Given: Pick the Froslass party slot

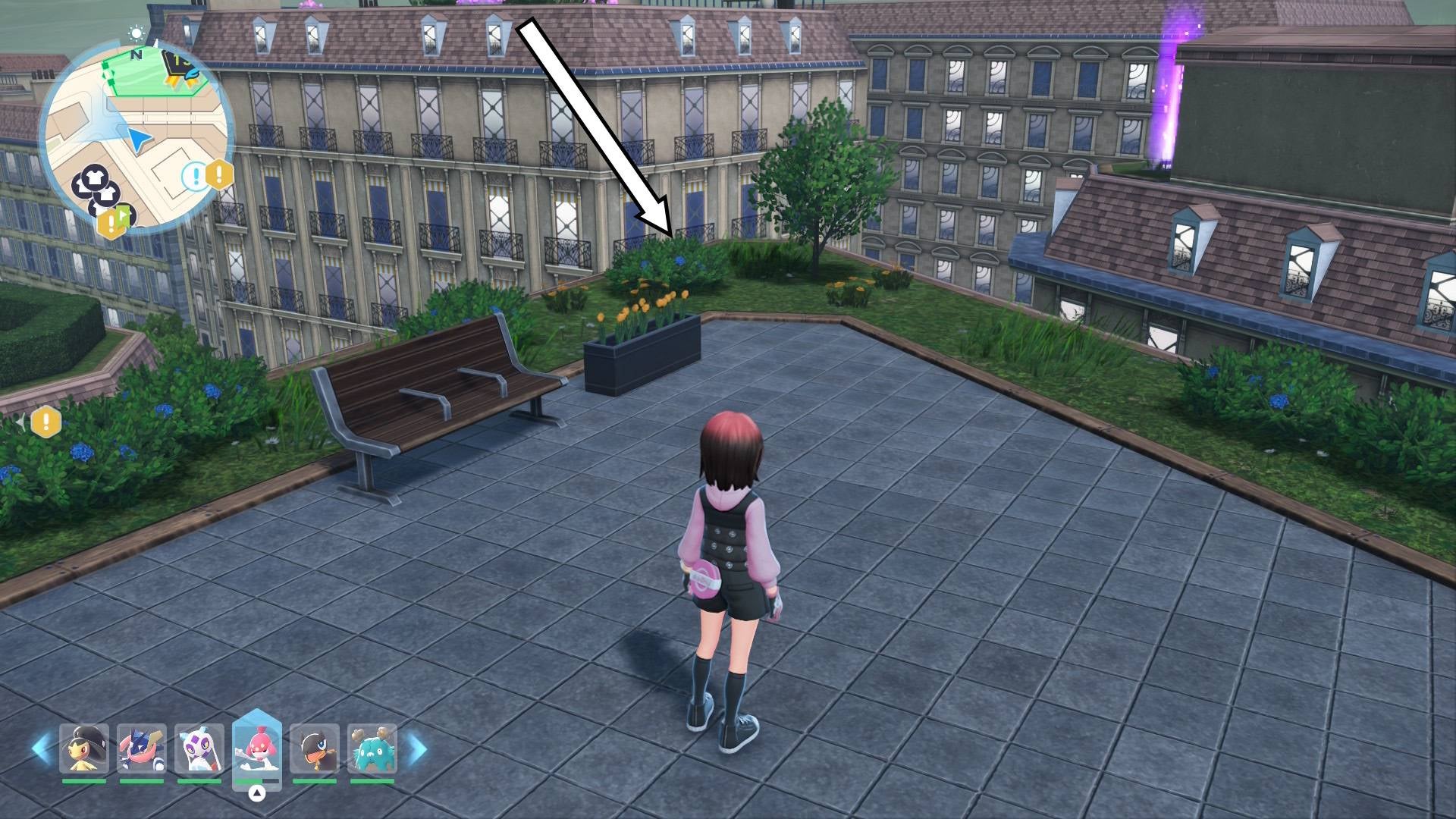Looking at the screenshot, I should tap(199, 748).
